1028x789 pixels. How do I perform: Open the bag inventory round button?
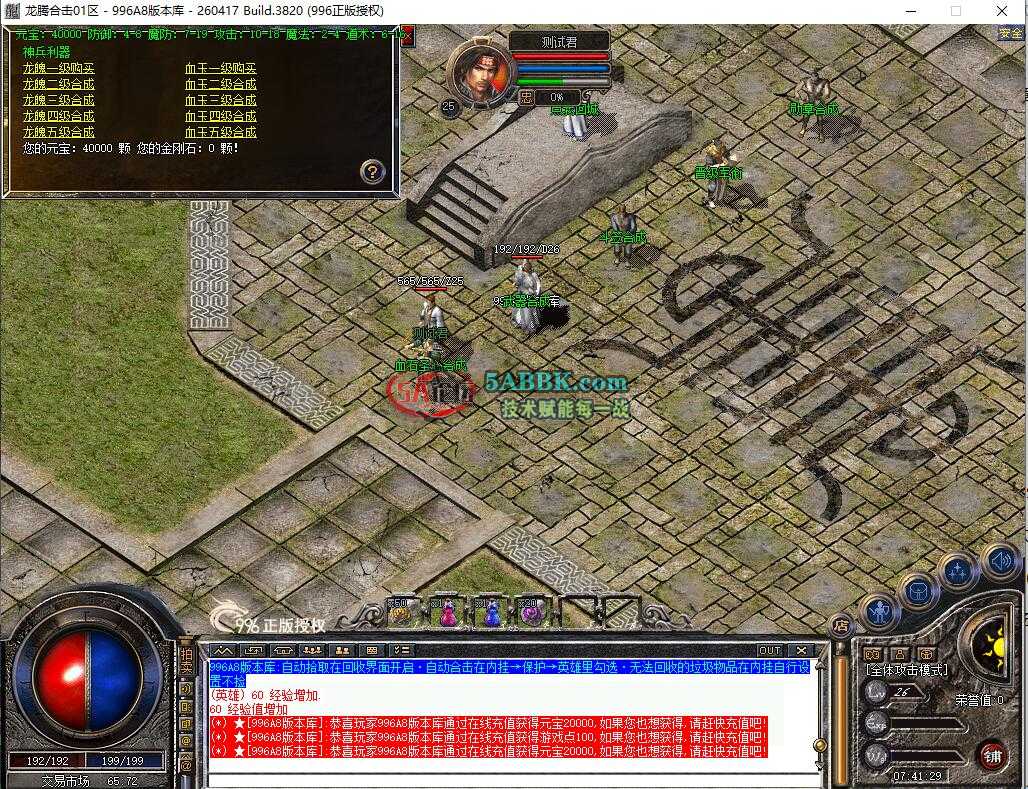[x=916, y=590]
